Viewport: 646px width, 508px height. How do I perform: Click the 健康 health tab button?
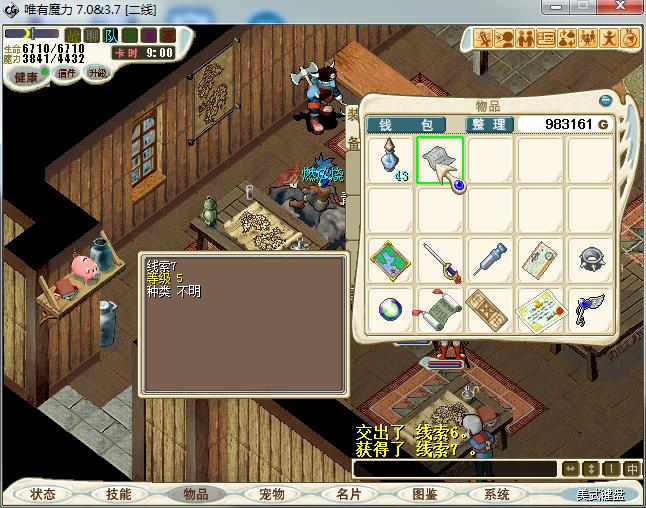pos(27,77)
